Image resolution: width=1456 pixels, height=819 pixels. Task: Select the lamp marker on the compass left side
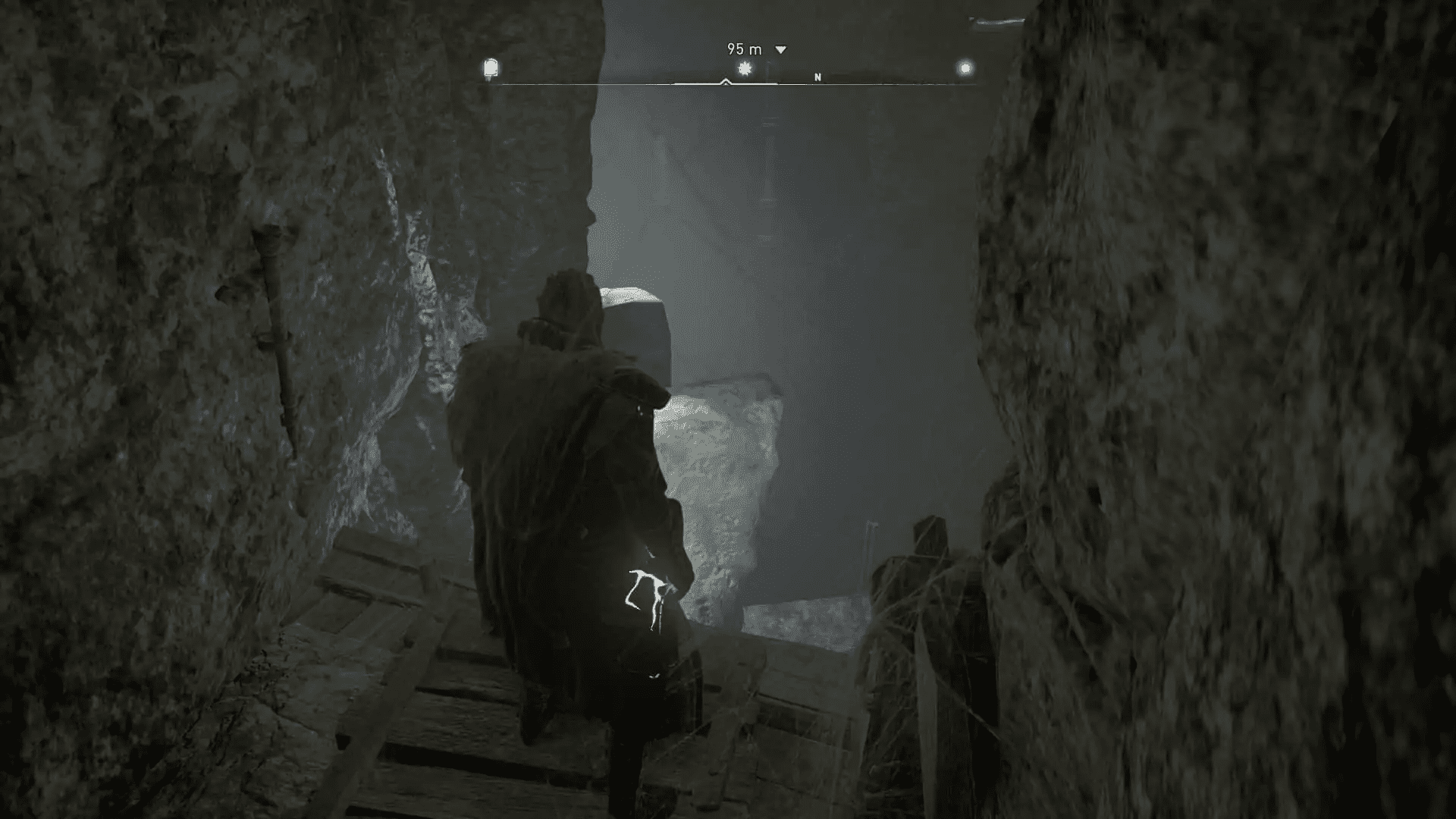click(489, 68)
